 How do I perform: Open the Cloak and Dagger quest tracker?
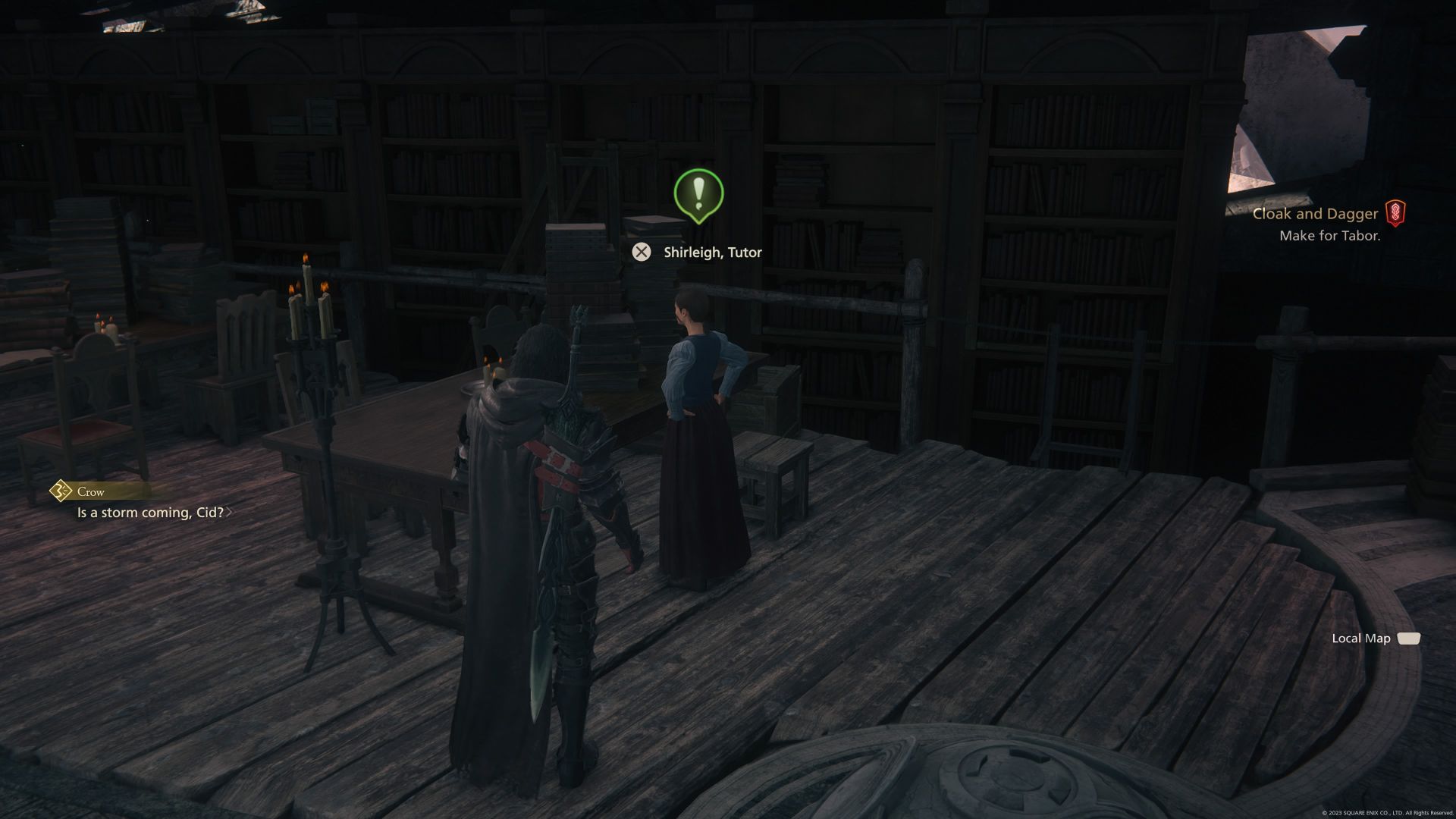[x=1315, y=215]
